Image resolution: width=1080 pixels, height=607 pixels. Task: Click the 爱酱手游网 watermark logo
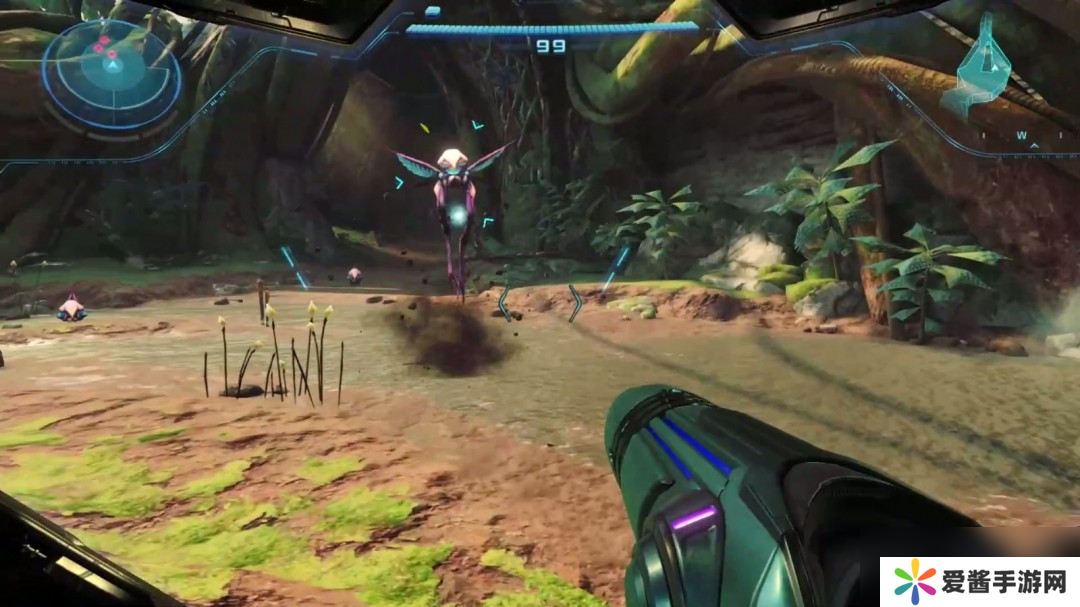tap(979, 582)
